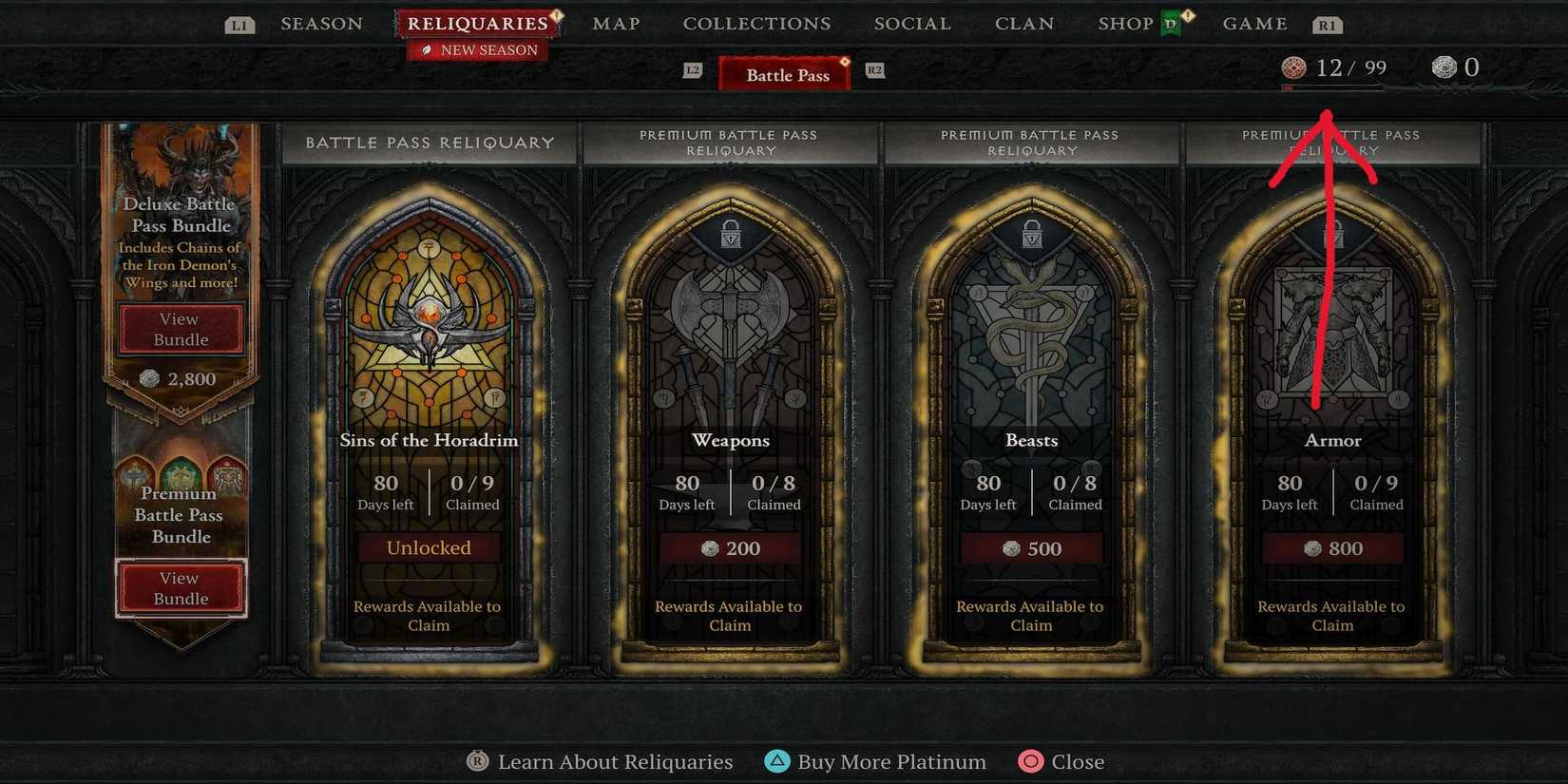Screen dimensions: 1568x784
Task: Click the lock icon on the Beasts reliquary
Action: (1030, 234)
